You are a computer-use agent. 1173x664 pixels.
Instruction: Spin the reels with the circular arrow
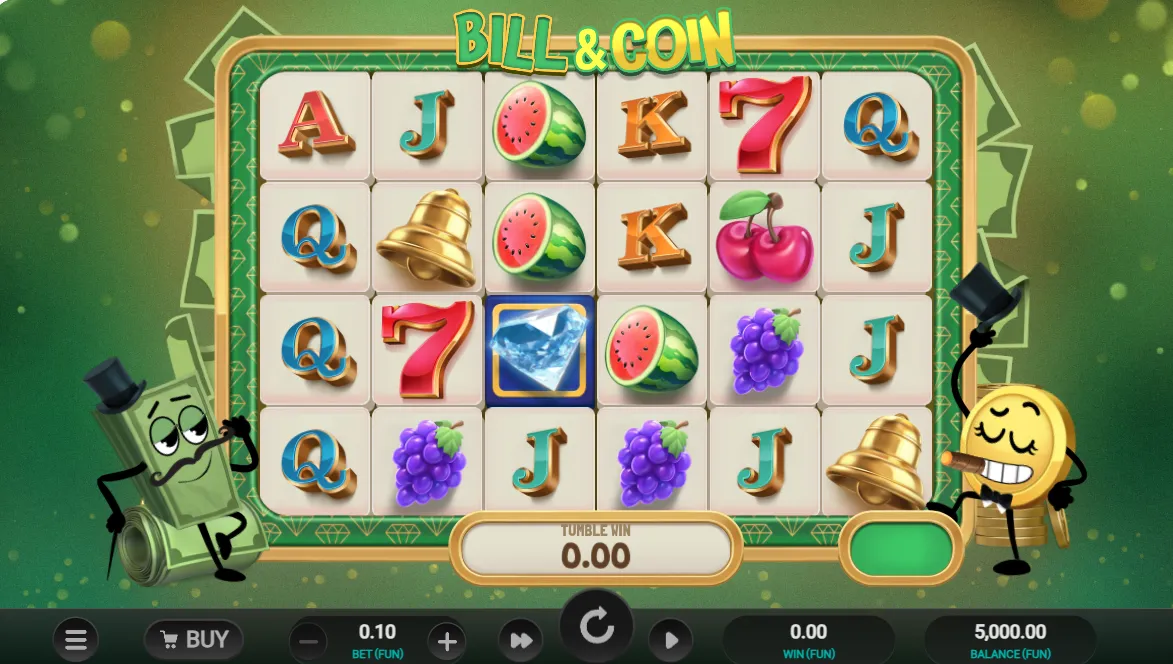point(596,627)
